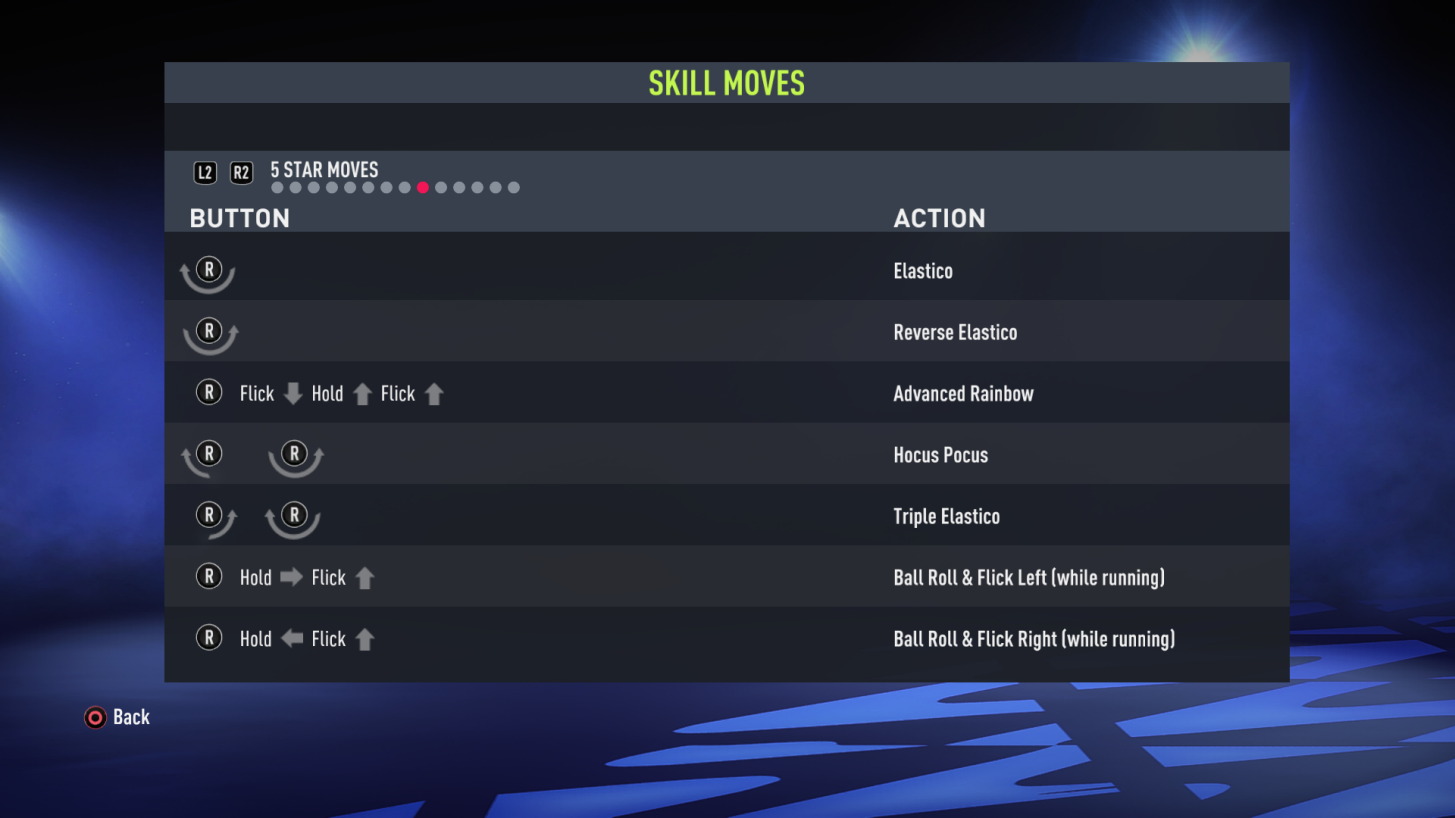Click the Flick up arrow in Ball Roll Right
1455x818 pixels.
click(x=364, y=638)
